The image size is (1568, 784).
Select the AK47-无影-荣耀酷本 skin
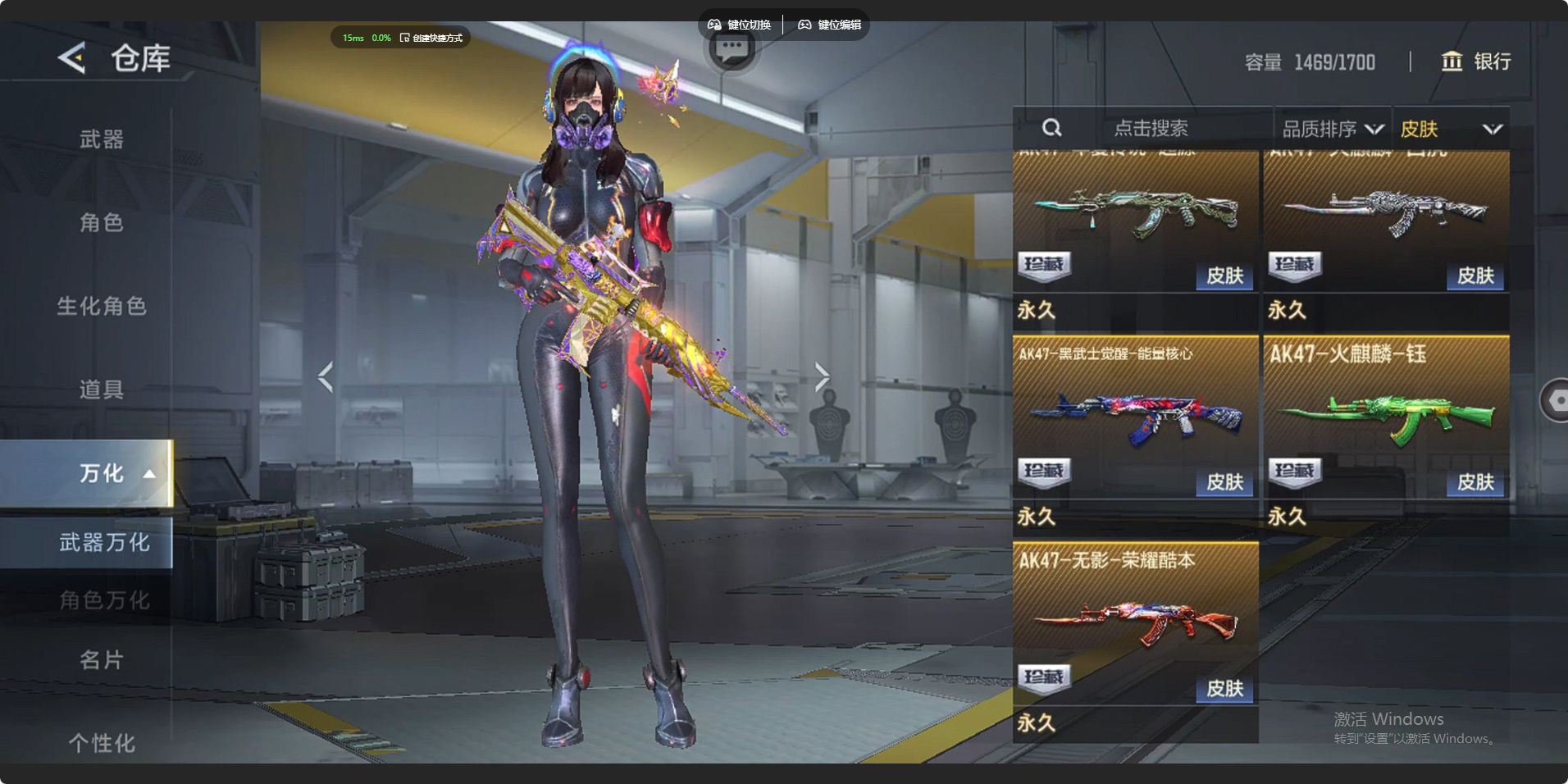[1135, 625]
